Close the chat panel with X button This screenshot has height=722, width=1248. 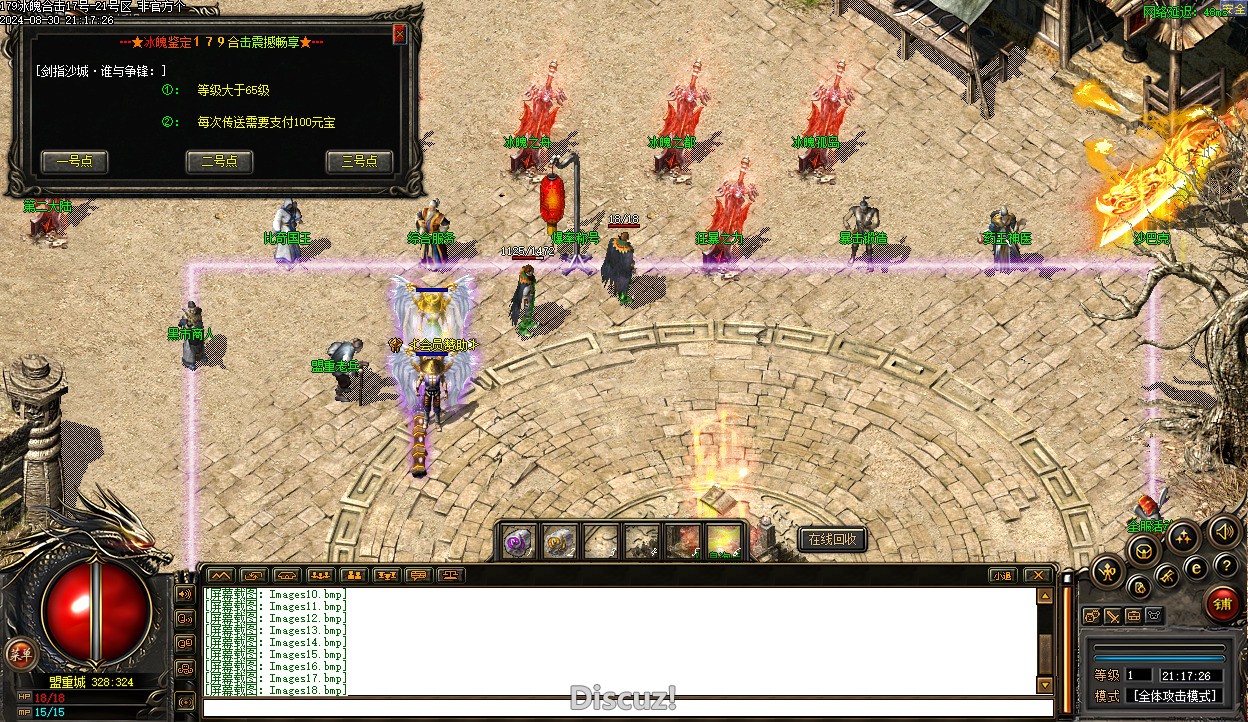1037,575
